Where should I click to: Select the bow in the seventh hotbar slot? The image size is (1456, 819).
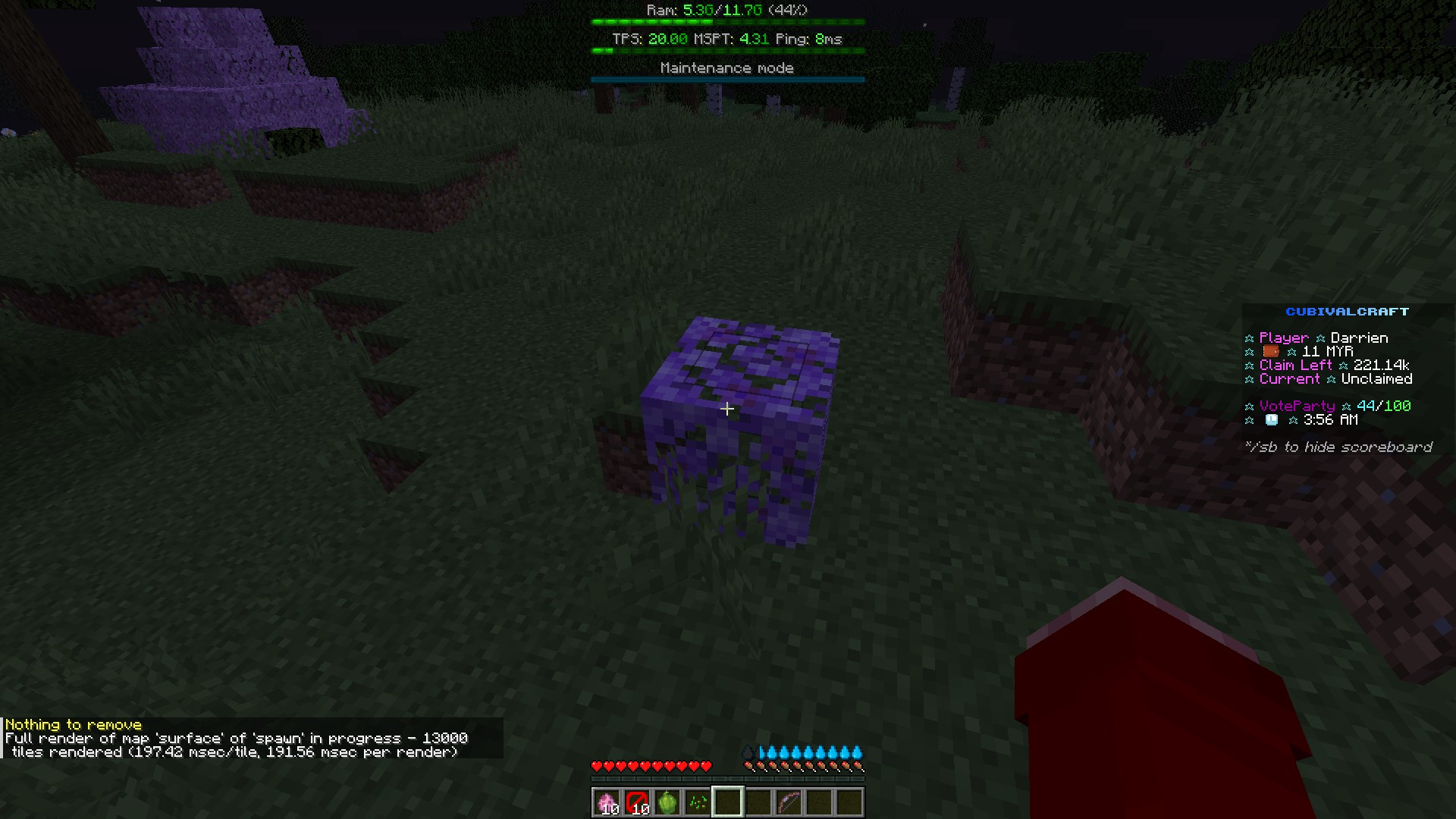pyautogui.click(x=789, y=801)
